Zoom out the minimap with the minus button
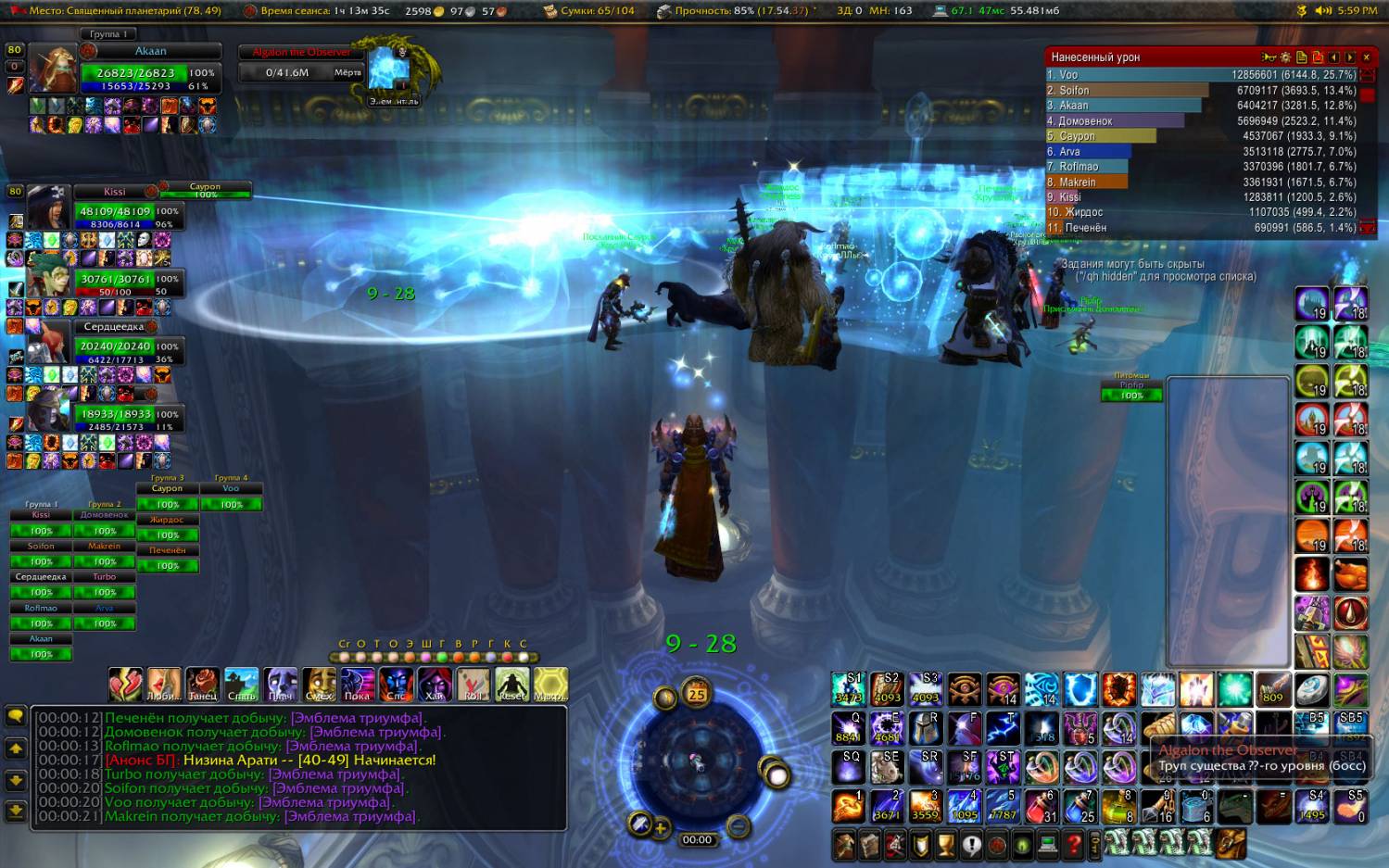The image size is (1389, 868). pyautogui.click(x=739, y=824)
